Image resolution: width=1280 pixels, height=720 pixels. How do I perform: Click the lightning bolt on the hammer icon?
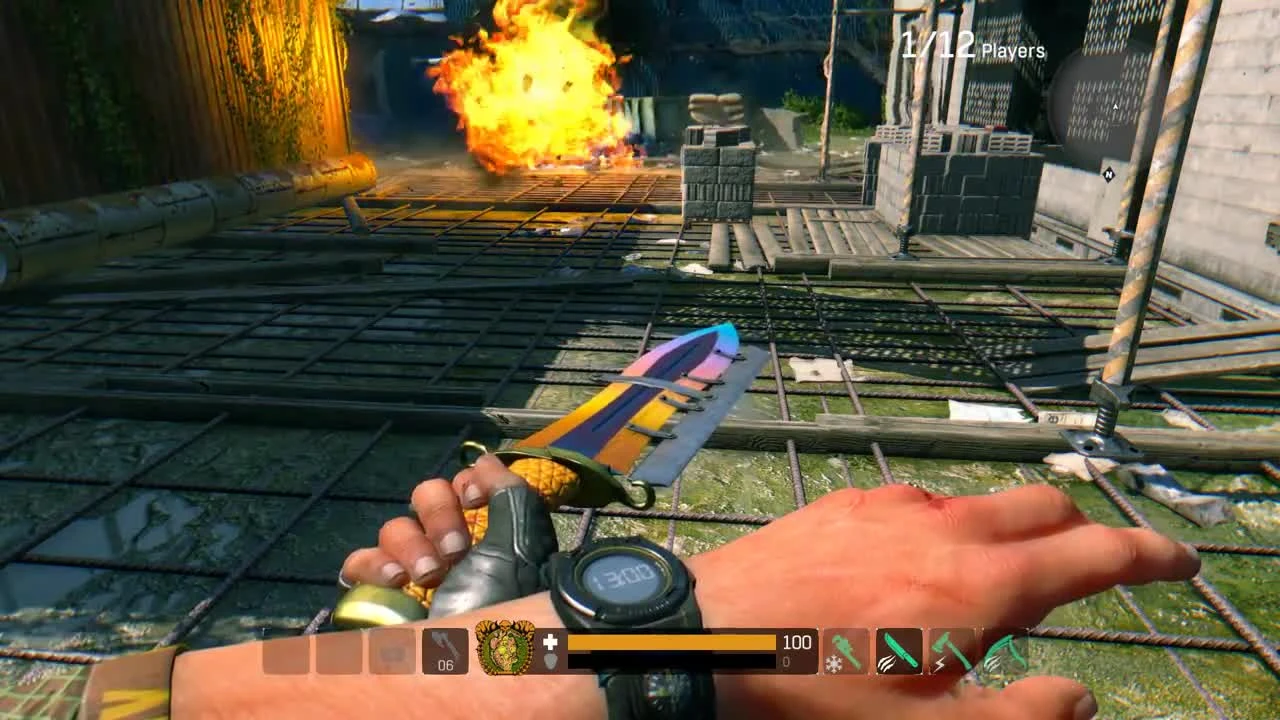(x=940, y=663)
